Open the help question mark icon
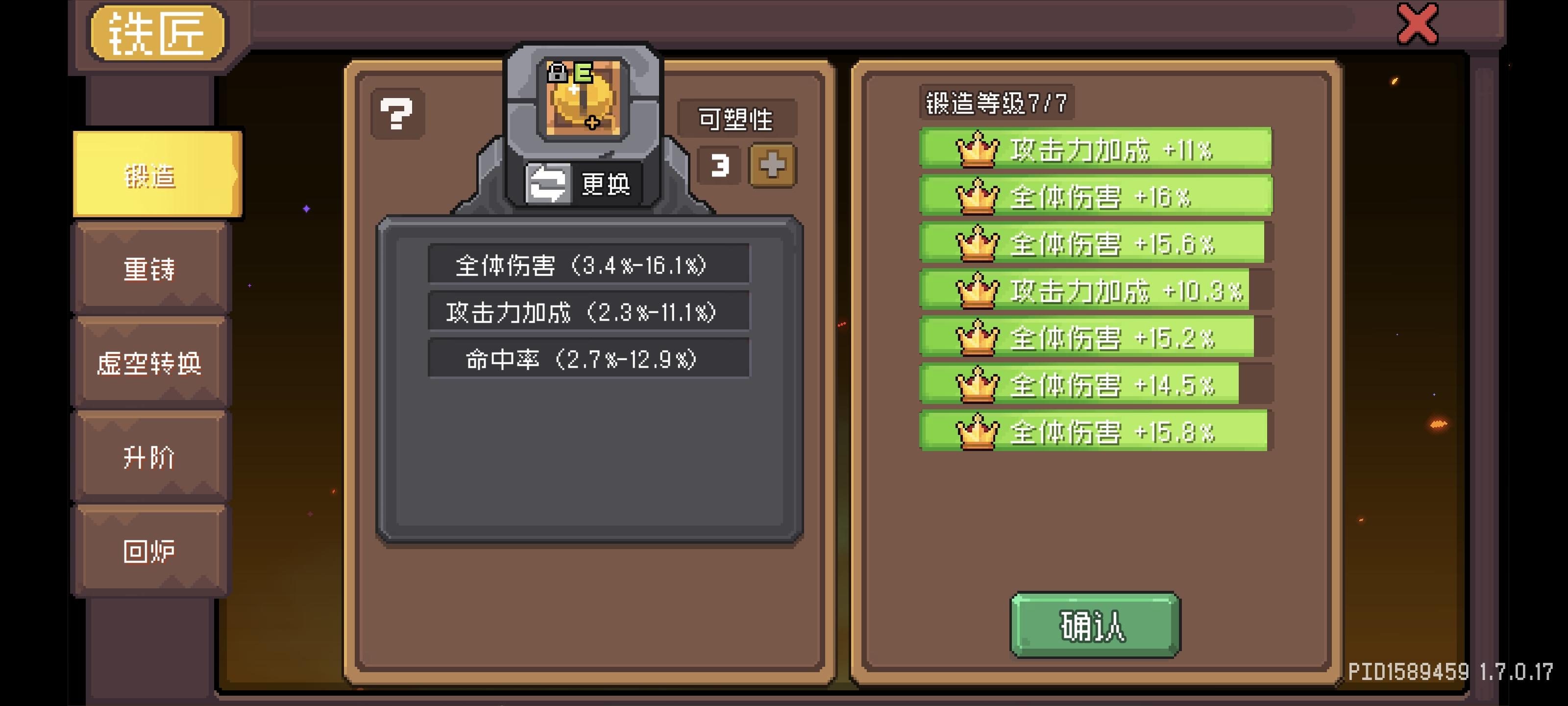Screen dimensions: 1568x706 click(x=397, y=113)
